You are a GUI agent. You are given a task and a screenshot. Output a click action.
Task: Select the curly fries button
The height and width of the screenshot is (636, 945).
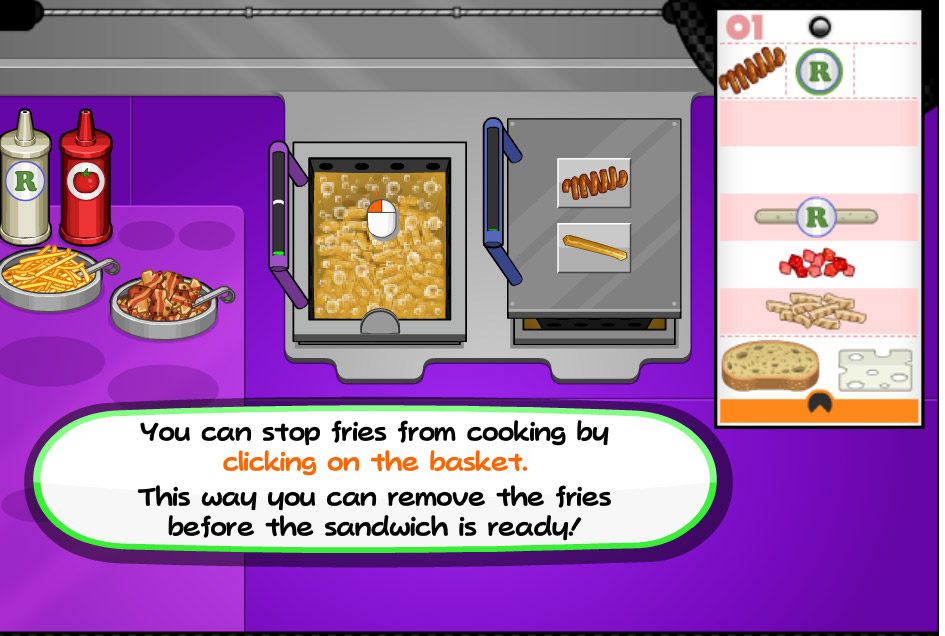[593, 183]
